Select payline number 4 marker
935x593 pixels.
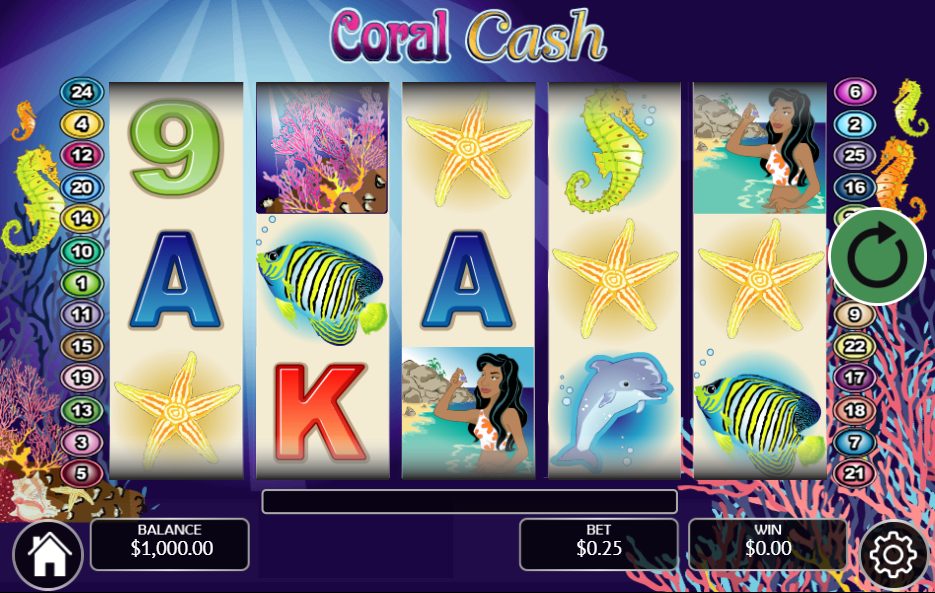pos(82,124)
